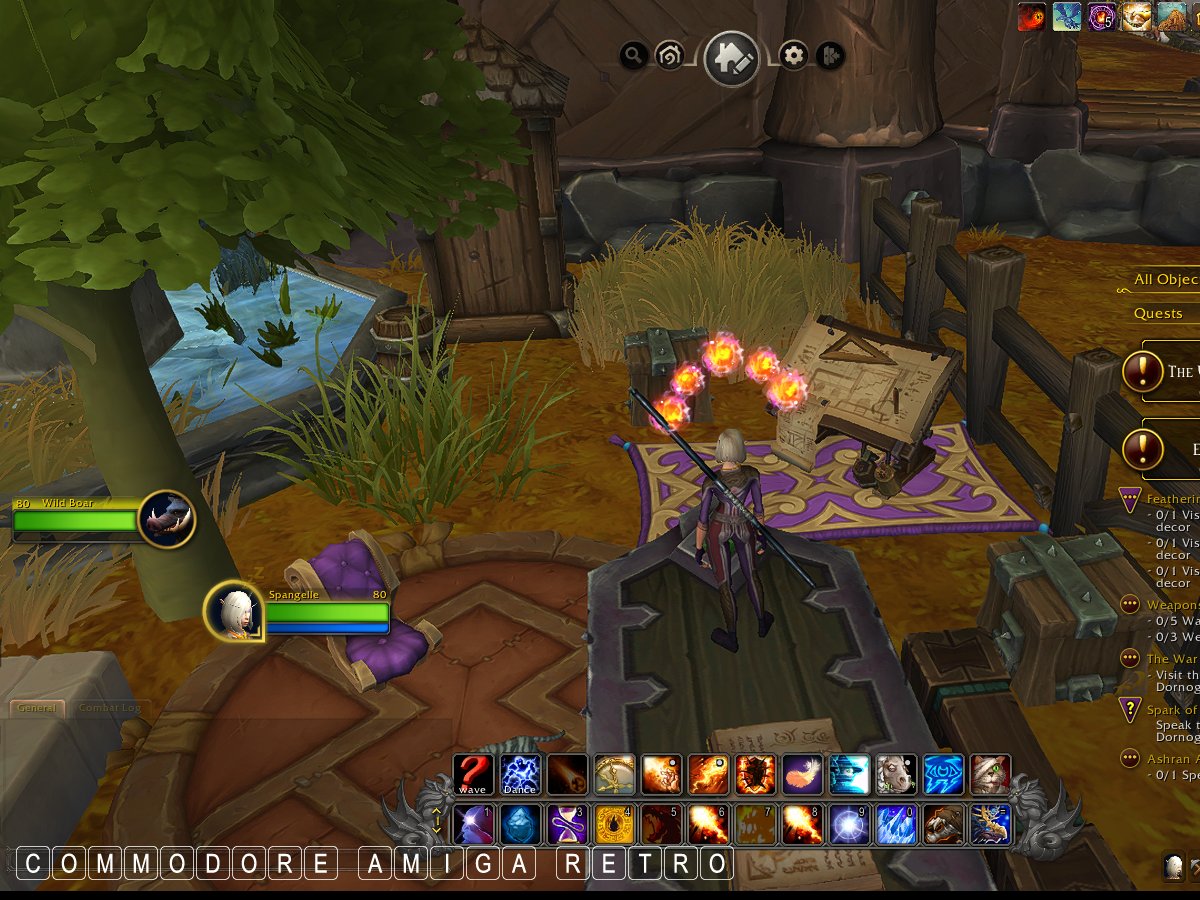Click Spangelle's player portrait

coord(234,609)
